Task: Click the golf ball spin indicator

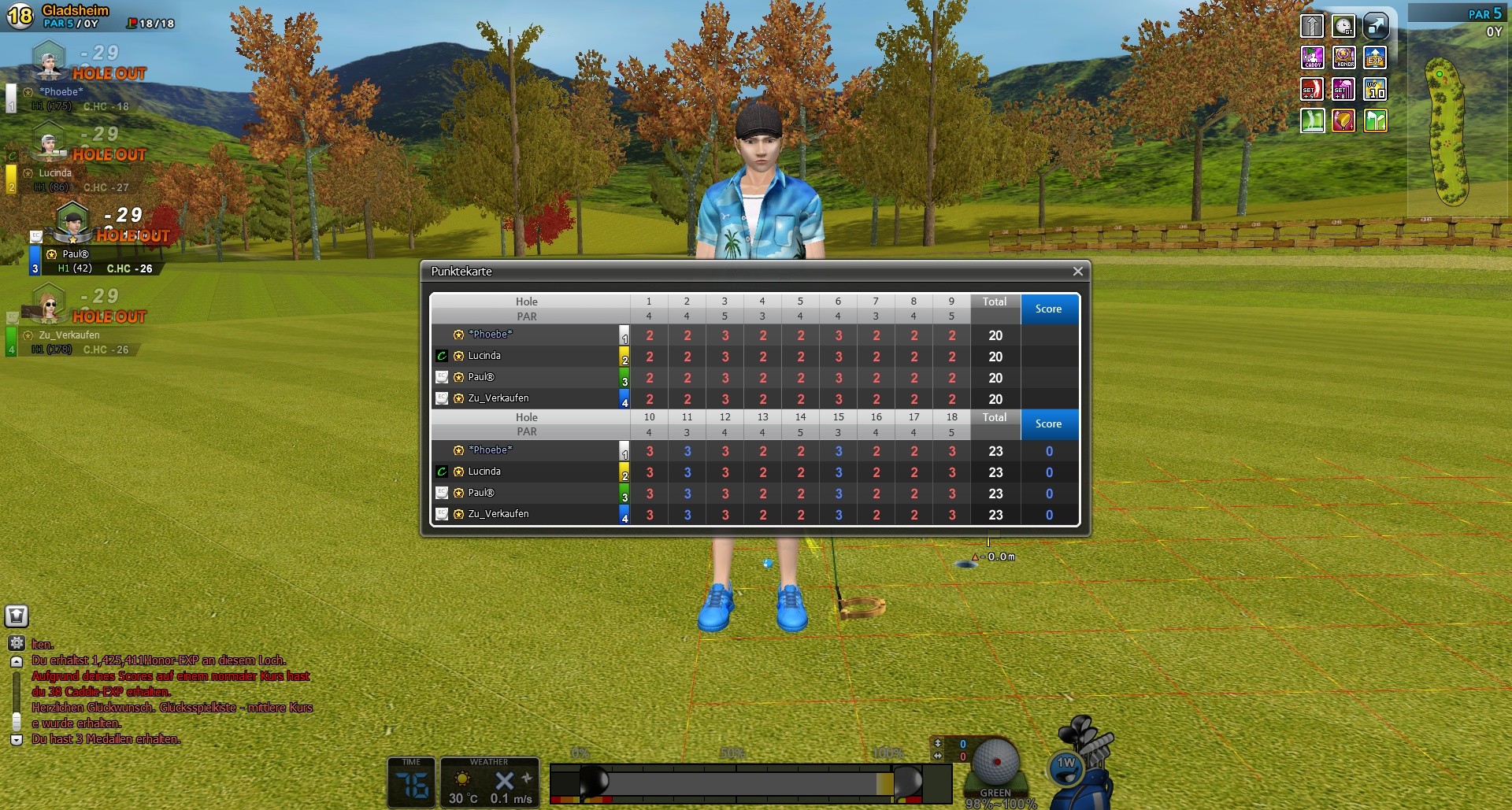Action: click(995, 762)
